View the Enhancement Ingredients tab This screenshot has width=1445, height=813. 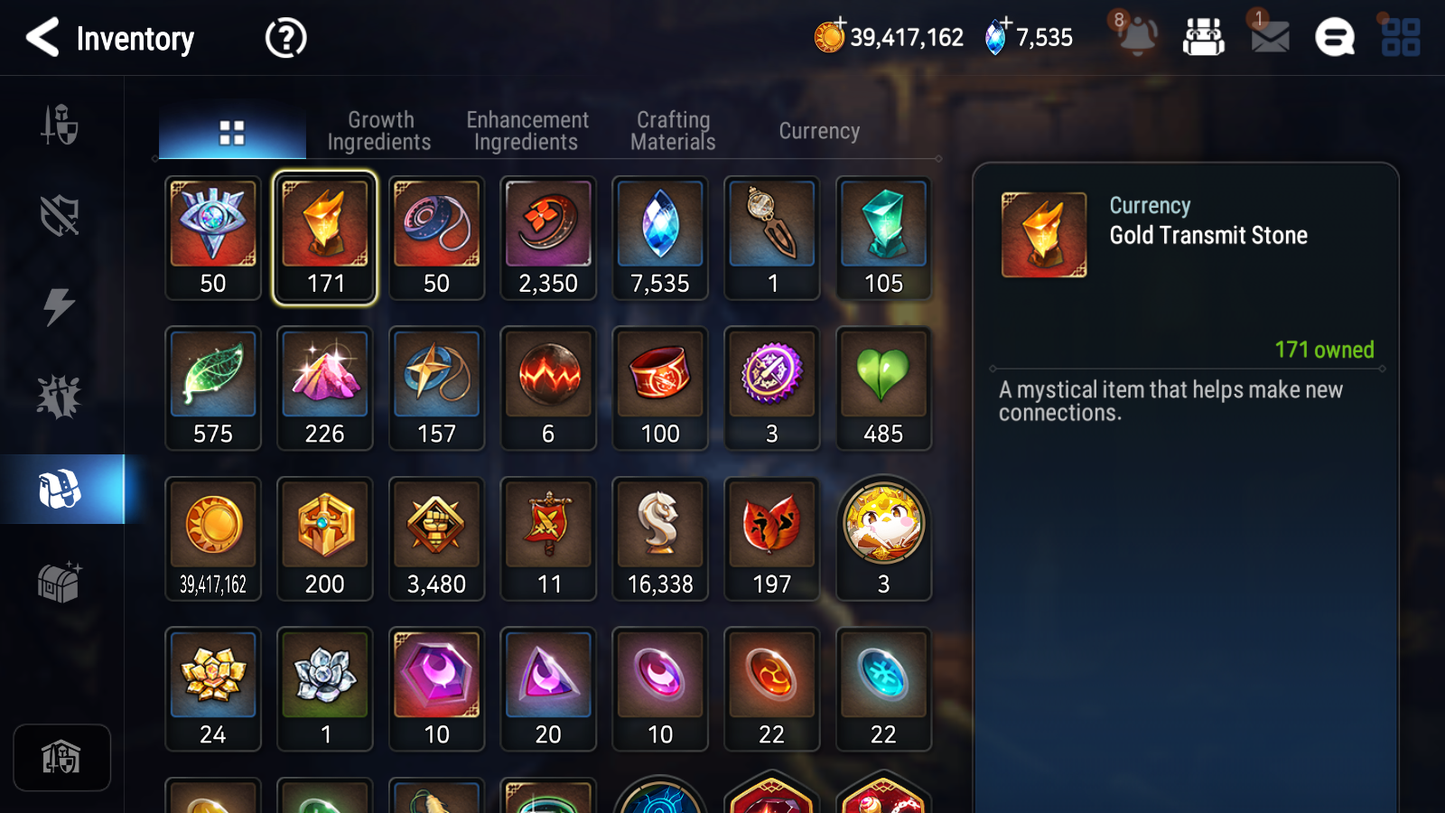click(x=526, y=130)
